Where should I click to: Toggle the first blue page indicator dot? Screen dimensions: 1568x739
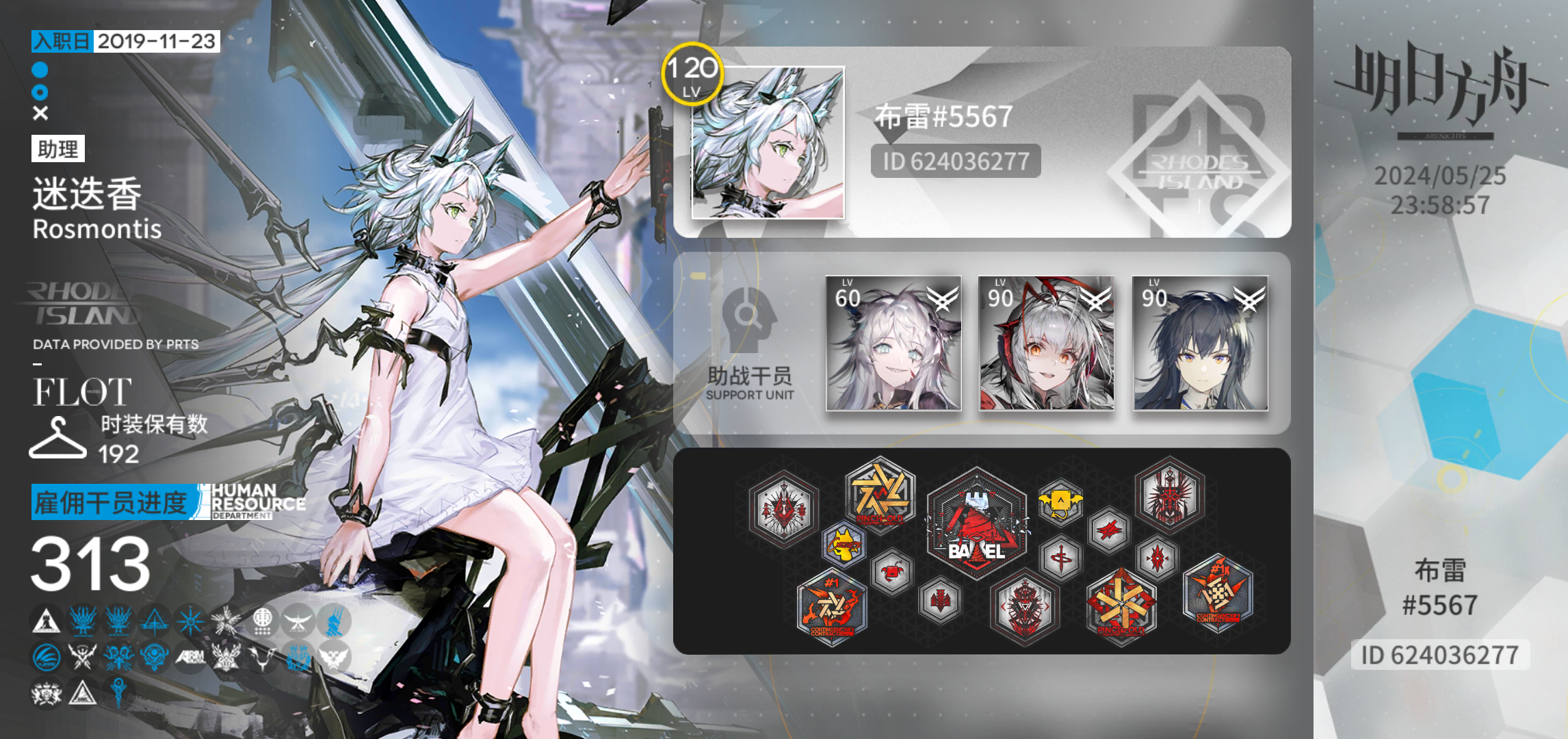[40, 68]
